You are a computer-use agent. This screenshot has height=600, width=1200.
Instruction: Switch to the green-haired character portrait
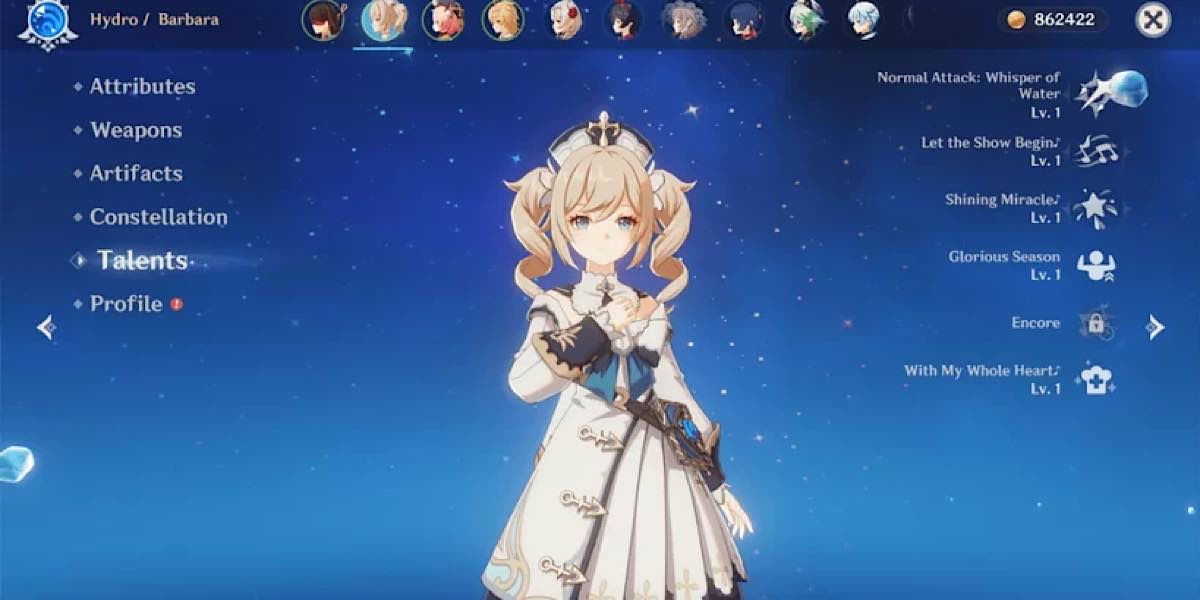pyautogui.click(x=805, y=20)
